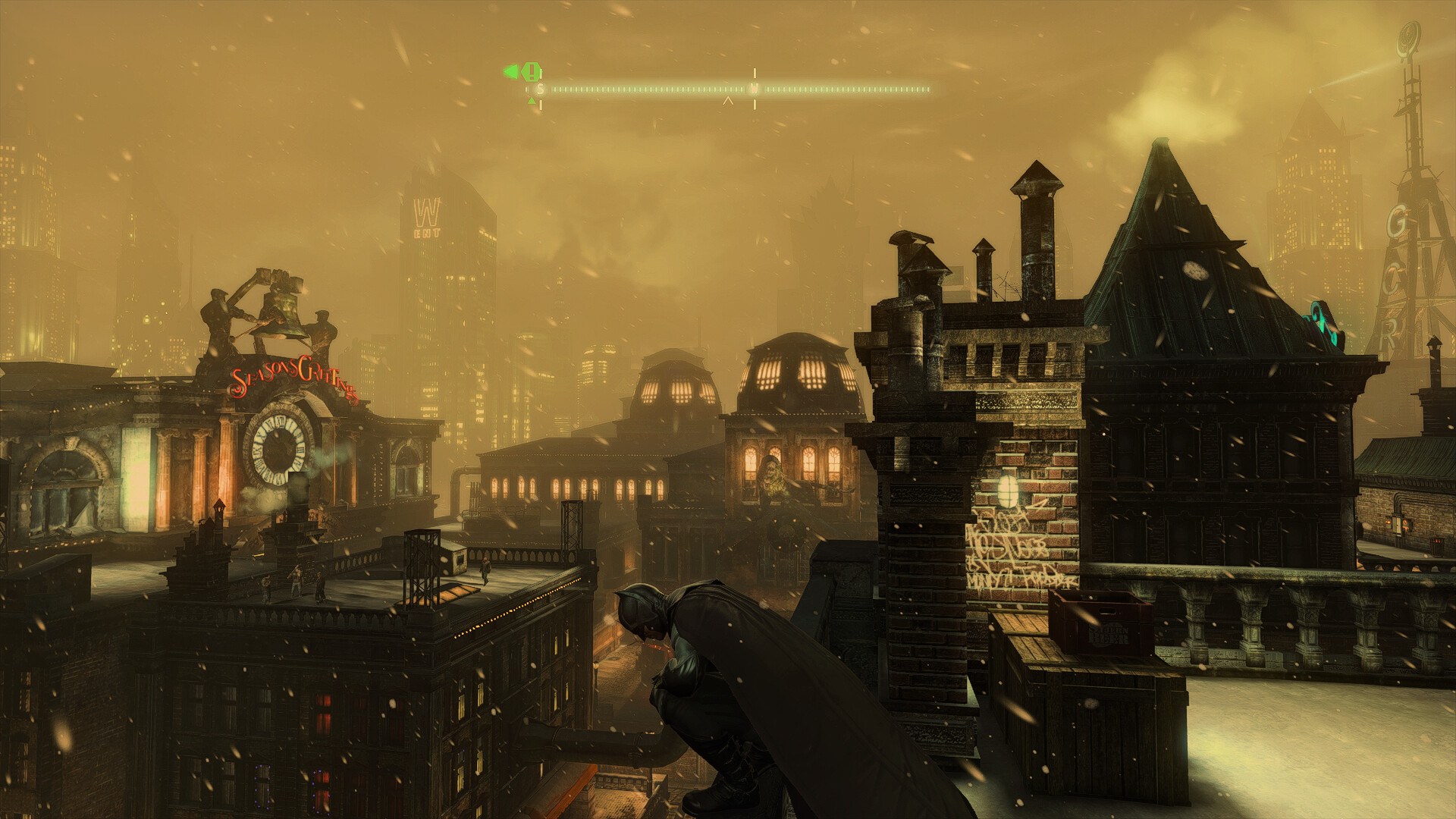Click the green exclamation objective marker
Screen dimensions: 1456x819
(532, 72)
